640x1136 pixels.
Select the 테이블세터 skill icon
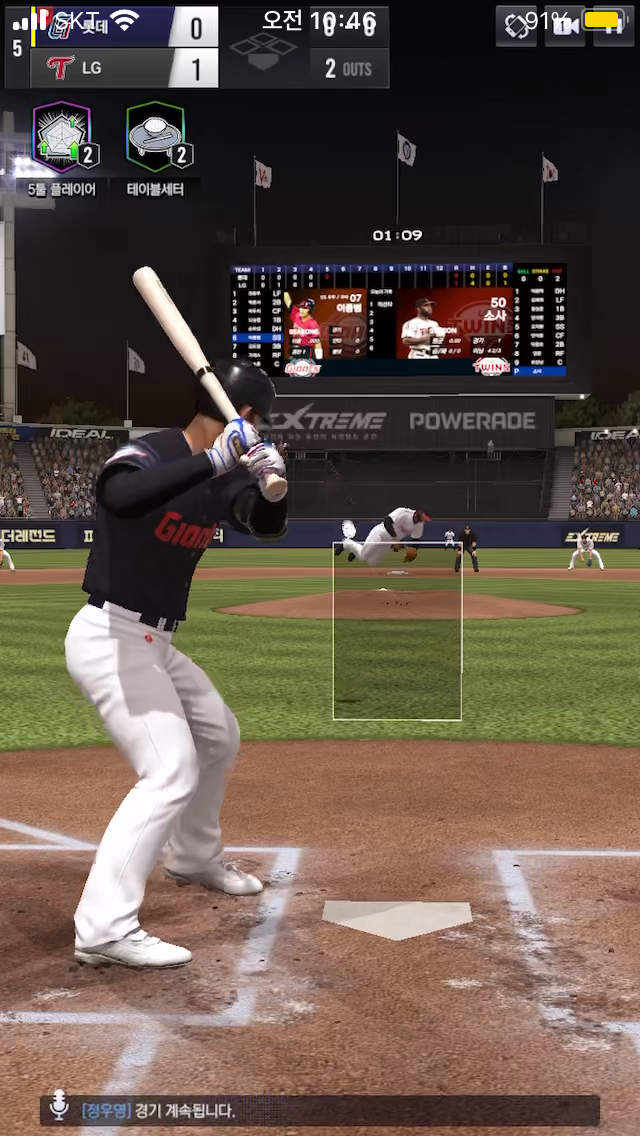click(155, 137)
